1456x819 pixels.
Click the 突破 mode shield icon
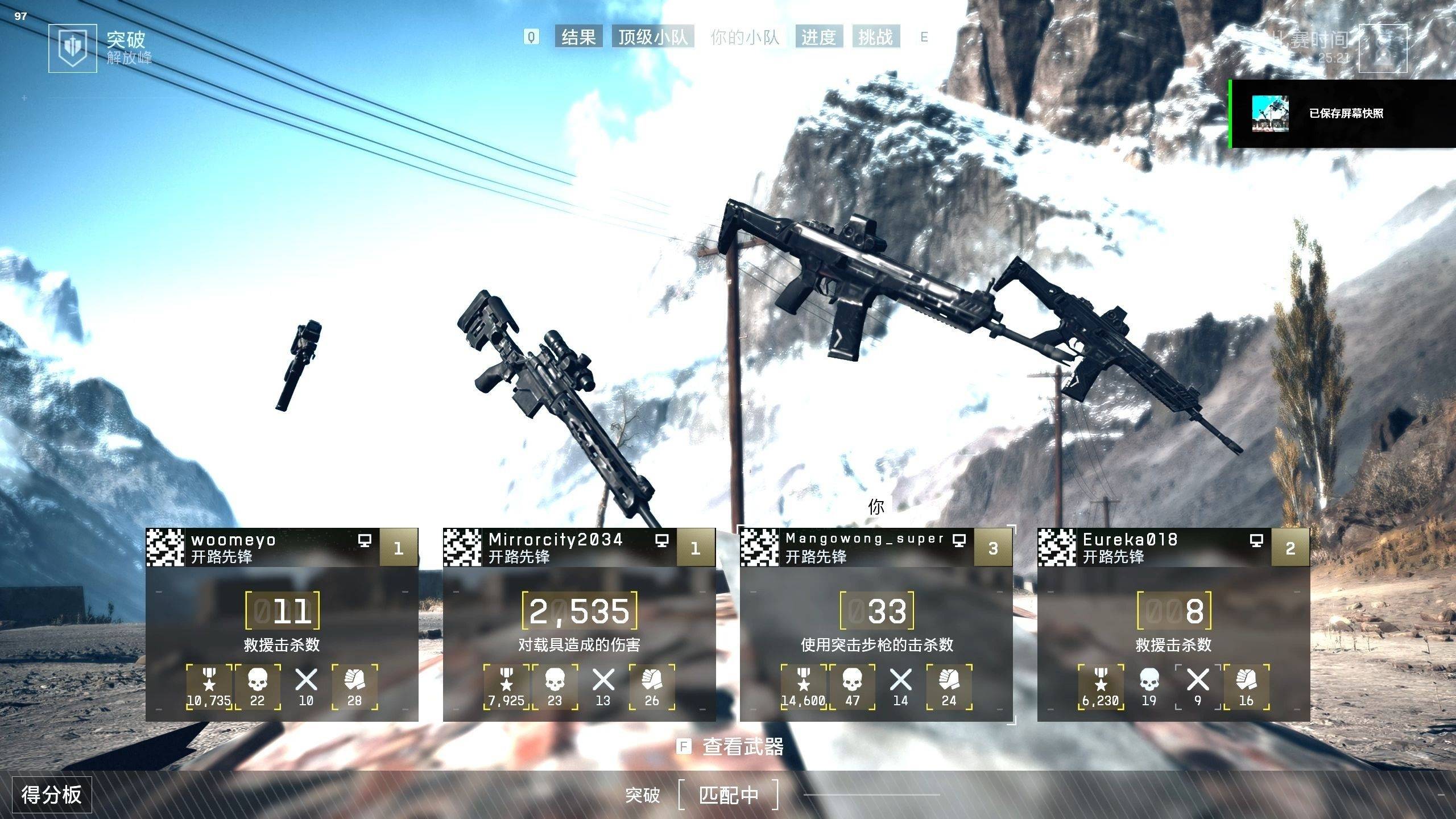point(69,48)
